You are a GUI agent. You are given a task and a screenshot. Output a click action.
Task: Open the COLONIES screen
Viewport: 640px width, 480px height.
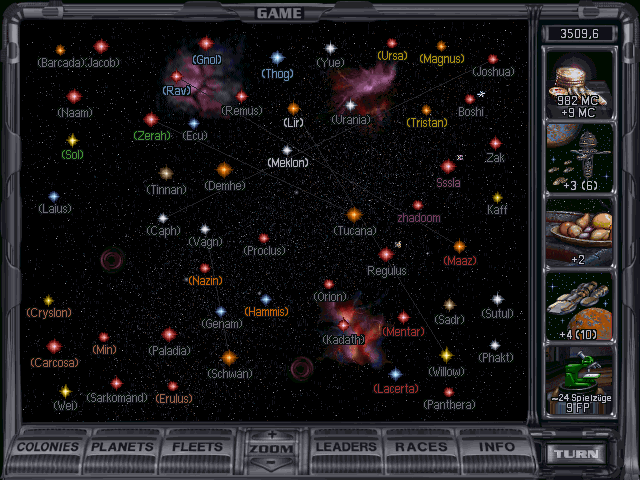click(49, 447)
